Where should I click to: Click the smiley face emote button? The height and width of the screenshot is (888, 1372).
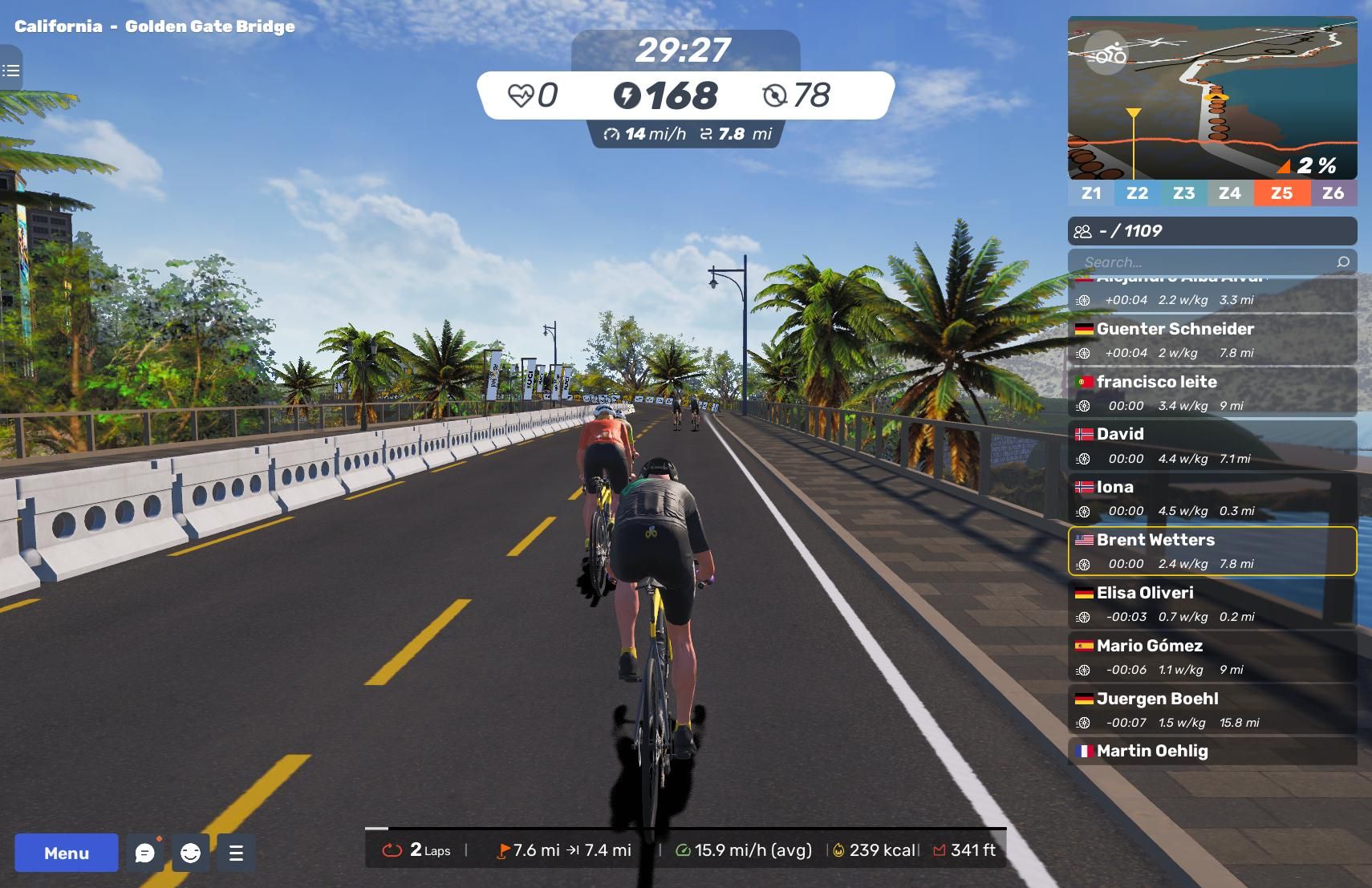click(190, 853)
